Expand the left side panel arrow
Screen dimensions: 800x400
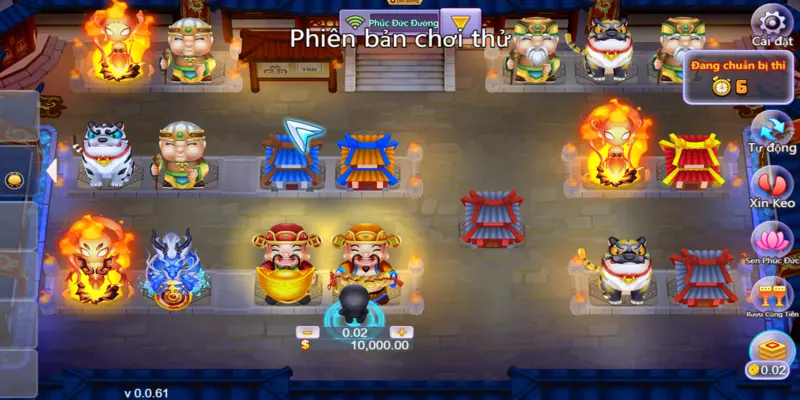pos(49,171)
